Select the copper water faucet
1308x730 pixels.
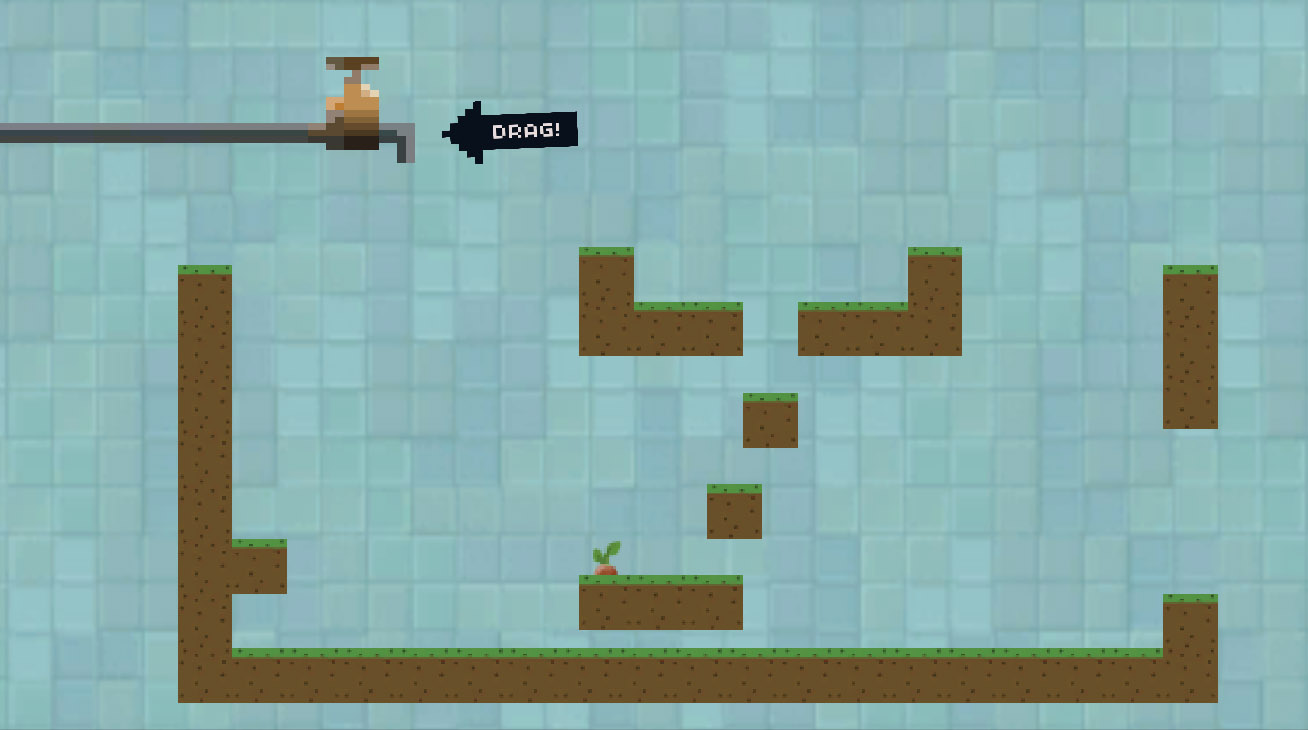coord(353,108)
